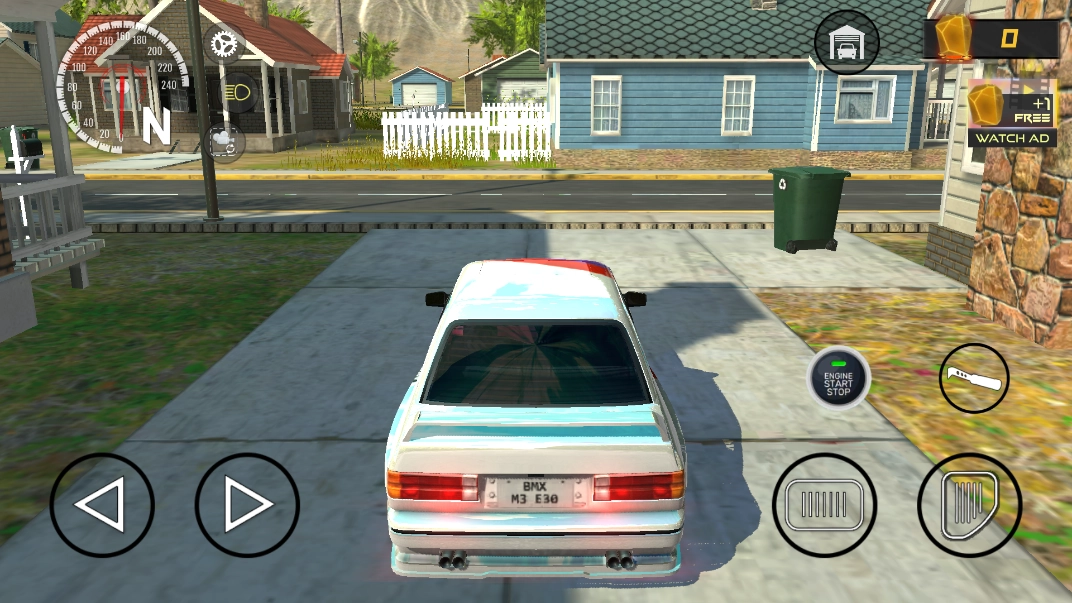Apply the handbrake lever
The height and width of the screenshot is (603, 1072).
click(x=974, y=378)
